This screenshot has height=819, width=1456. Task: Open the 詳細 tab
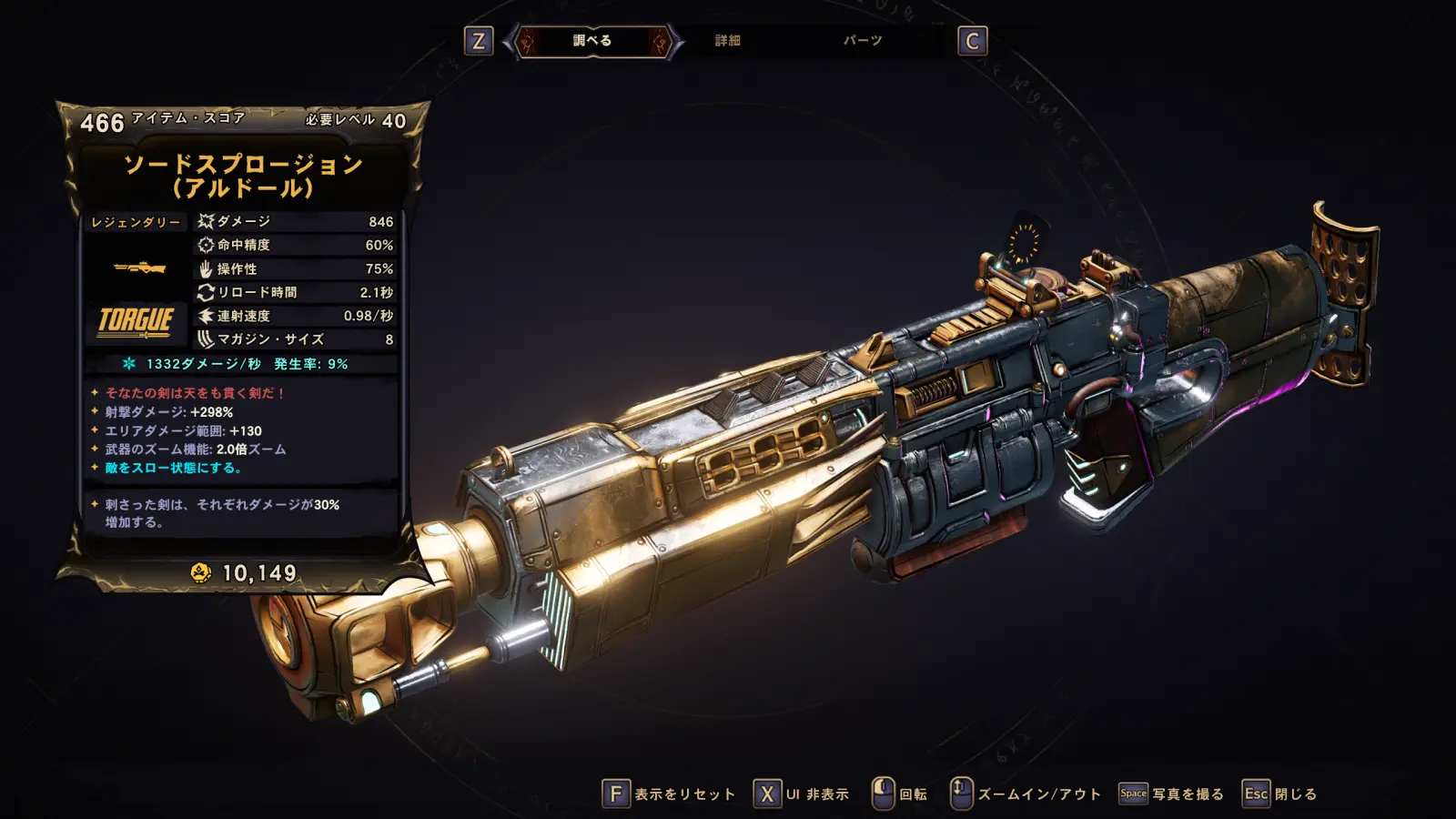point(727,41)
